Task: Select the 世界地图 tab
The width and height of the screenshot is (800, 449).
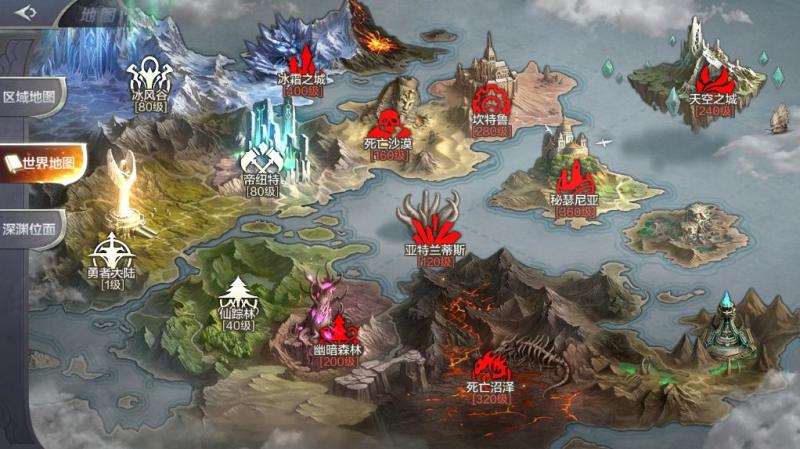Action: coord(40,163)
